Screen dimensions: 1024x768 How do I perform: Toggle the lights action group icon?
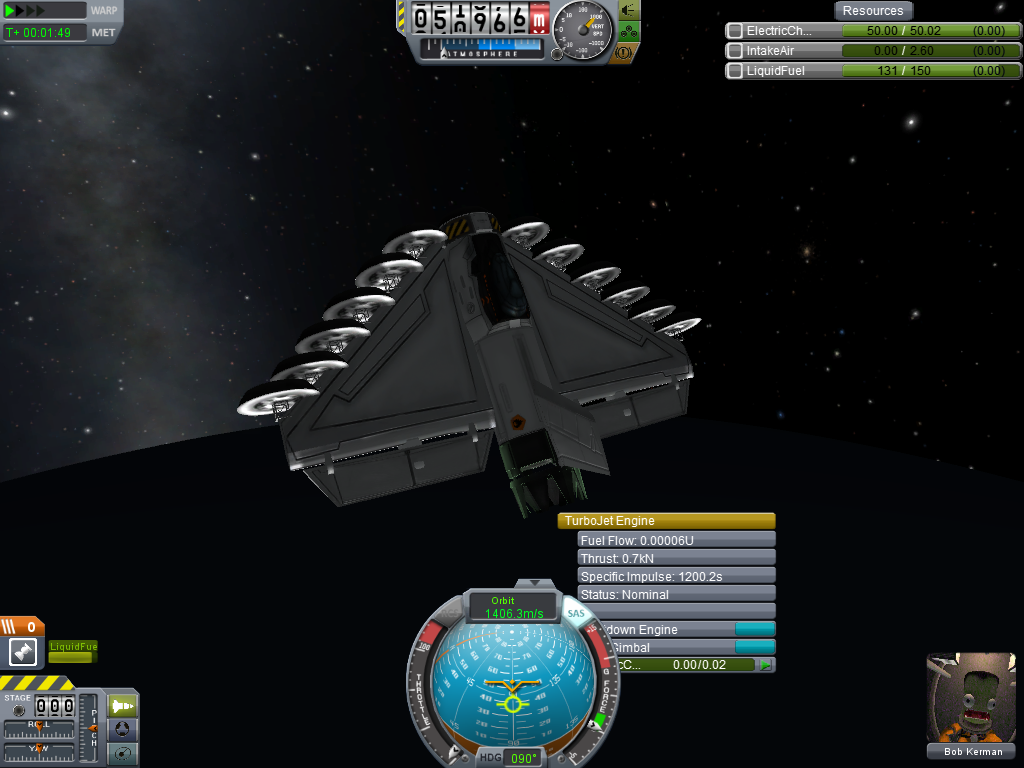(x=630, y=10)
